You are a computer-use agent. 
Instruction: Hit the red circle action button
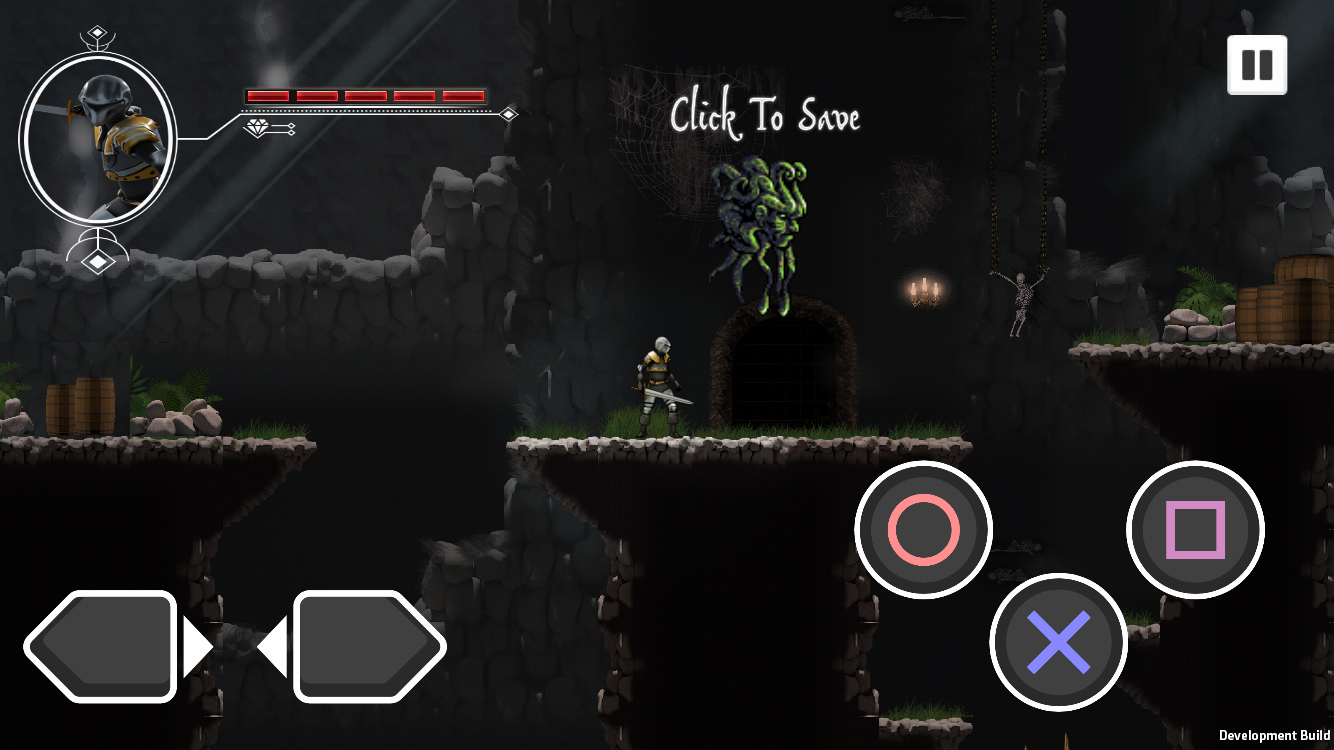click(923, 530)
